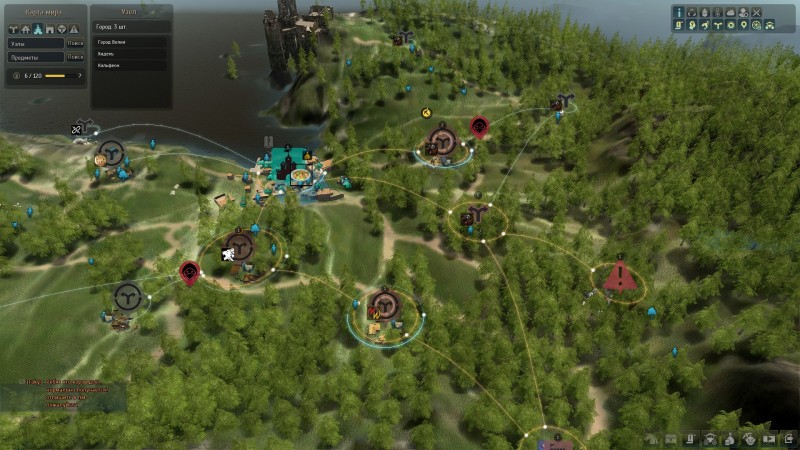Image resolution: width=800 pixels, height=450 pixels.
Task: Start search next to Узлы field
Action: (76, 43)
